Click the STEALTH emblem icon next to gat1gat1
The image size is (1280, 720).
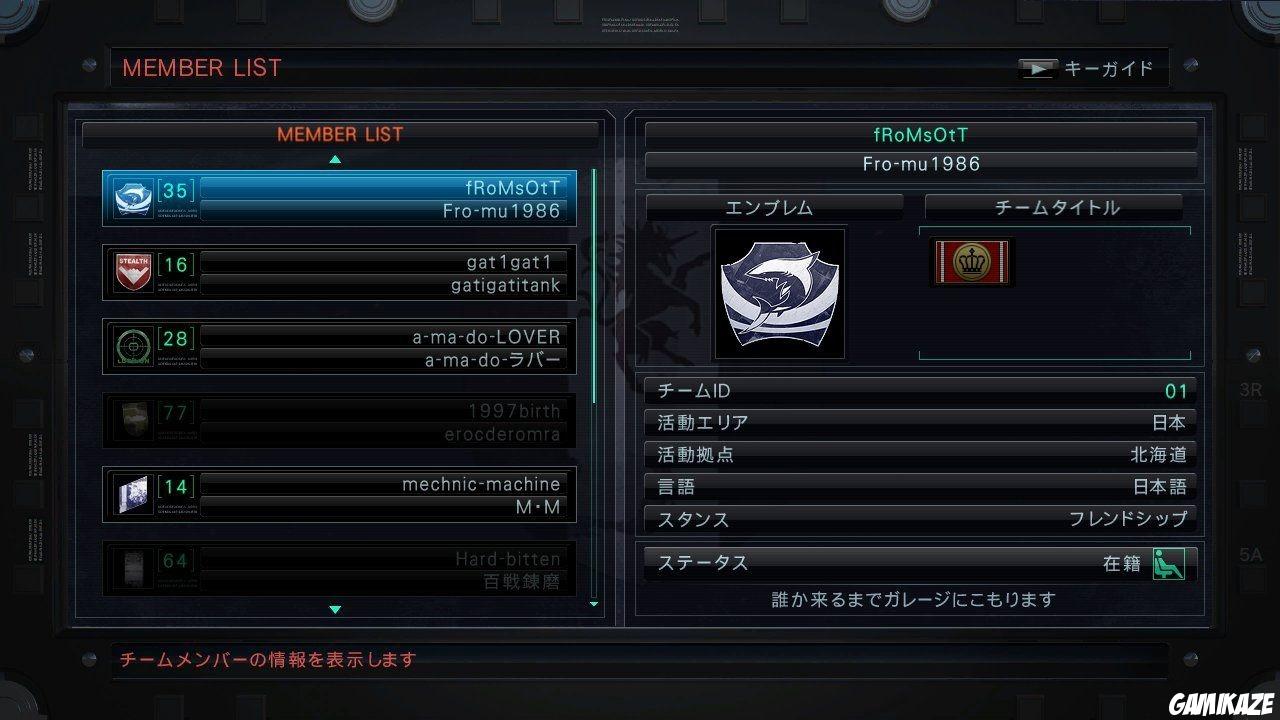pyautogui.click(x=135, y=270)
